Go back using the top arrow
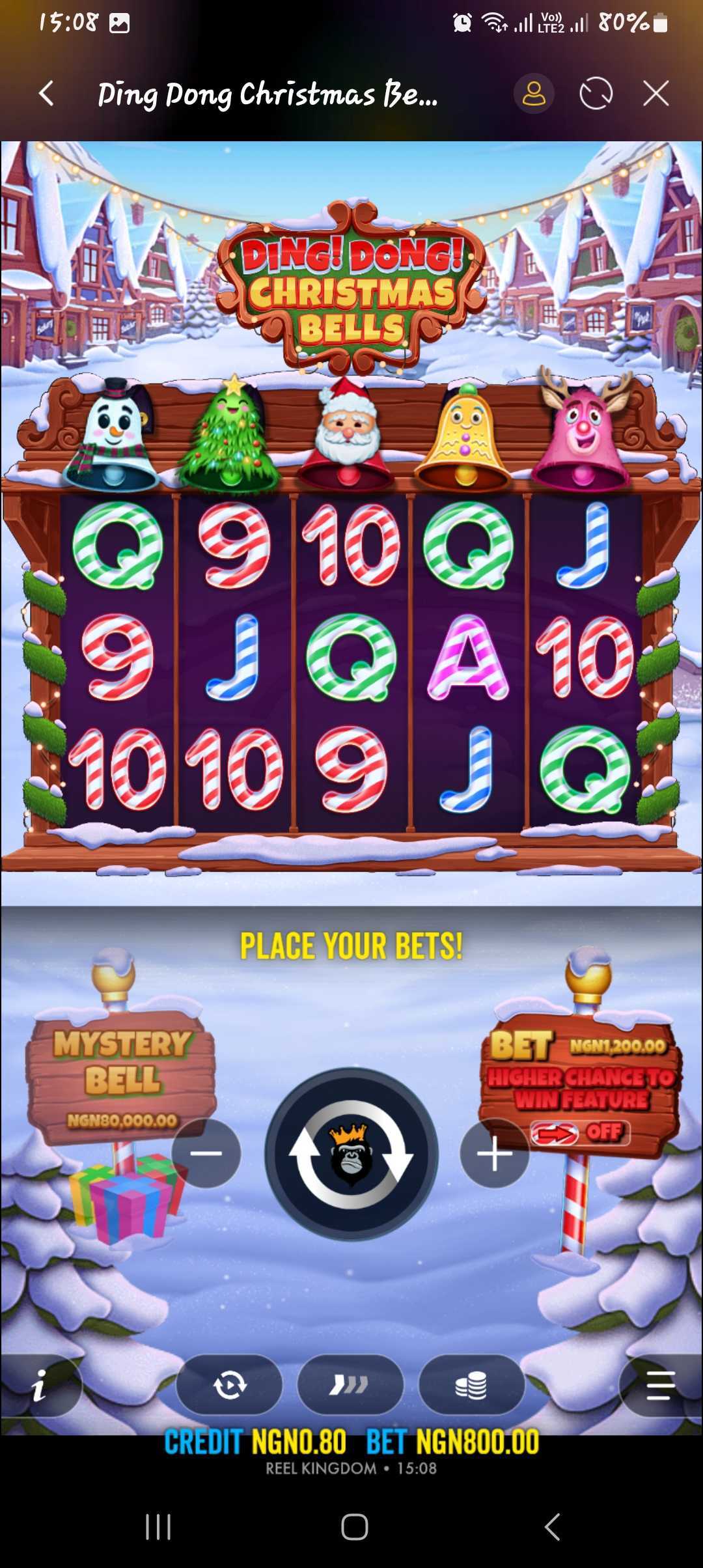703x1568 pixels. pyautogui.click(x=46, y=94)
